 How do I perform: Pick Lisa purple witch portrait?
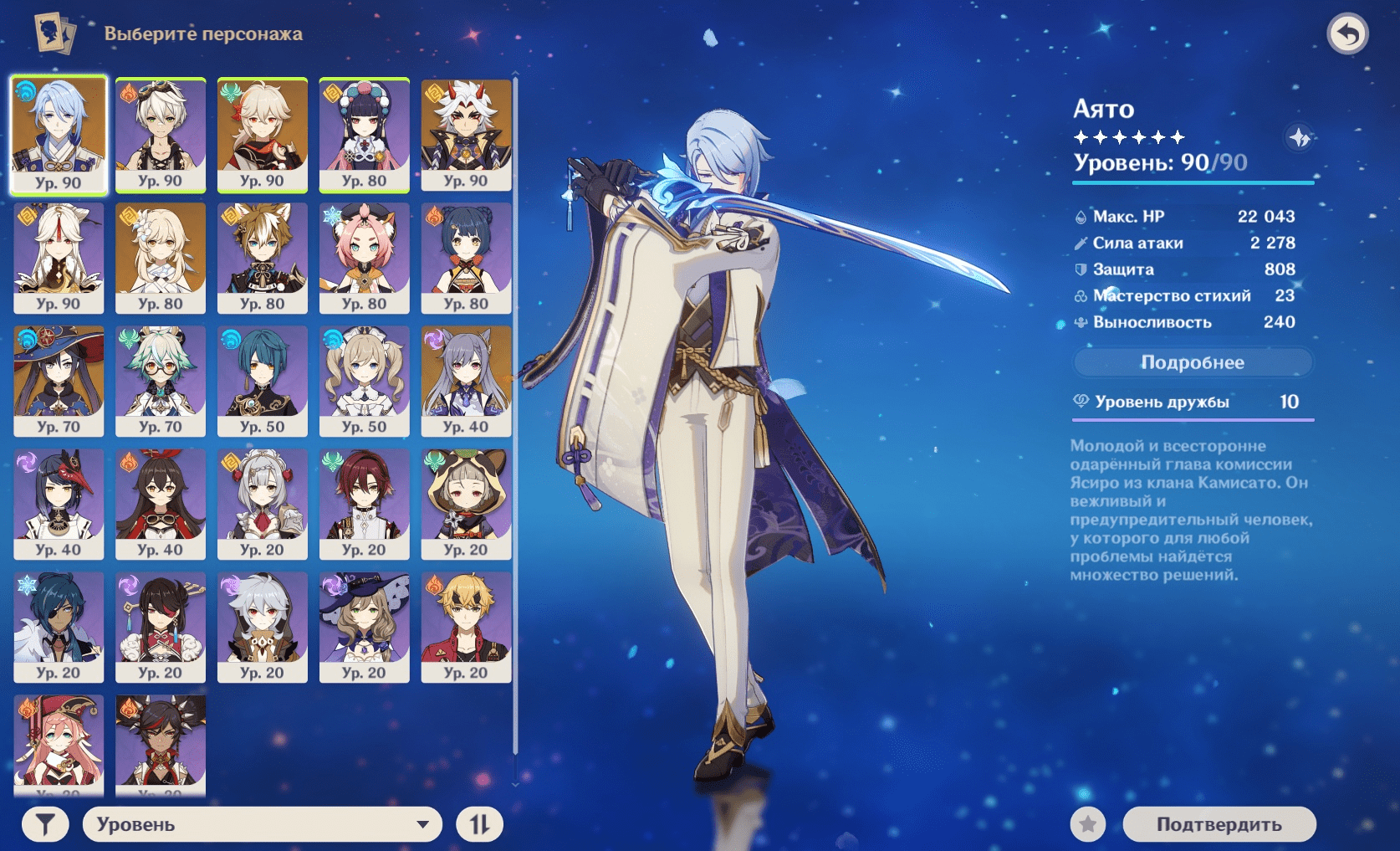coord(365,627)
